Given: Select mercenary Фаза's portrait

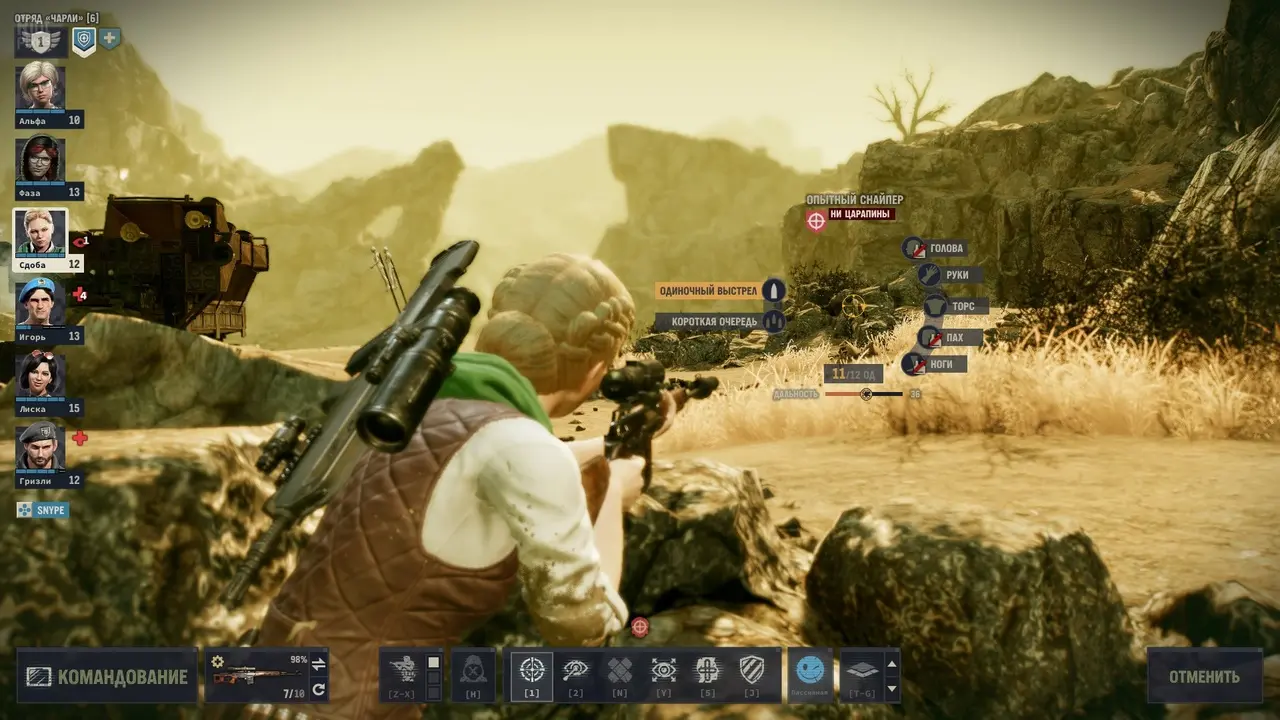Looking at the screenshot, I should click(x=41, y=159).
